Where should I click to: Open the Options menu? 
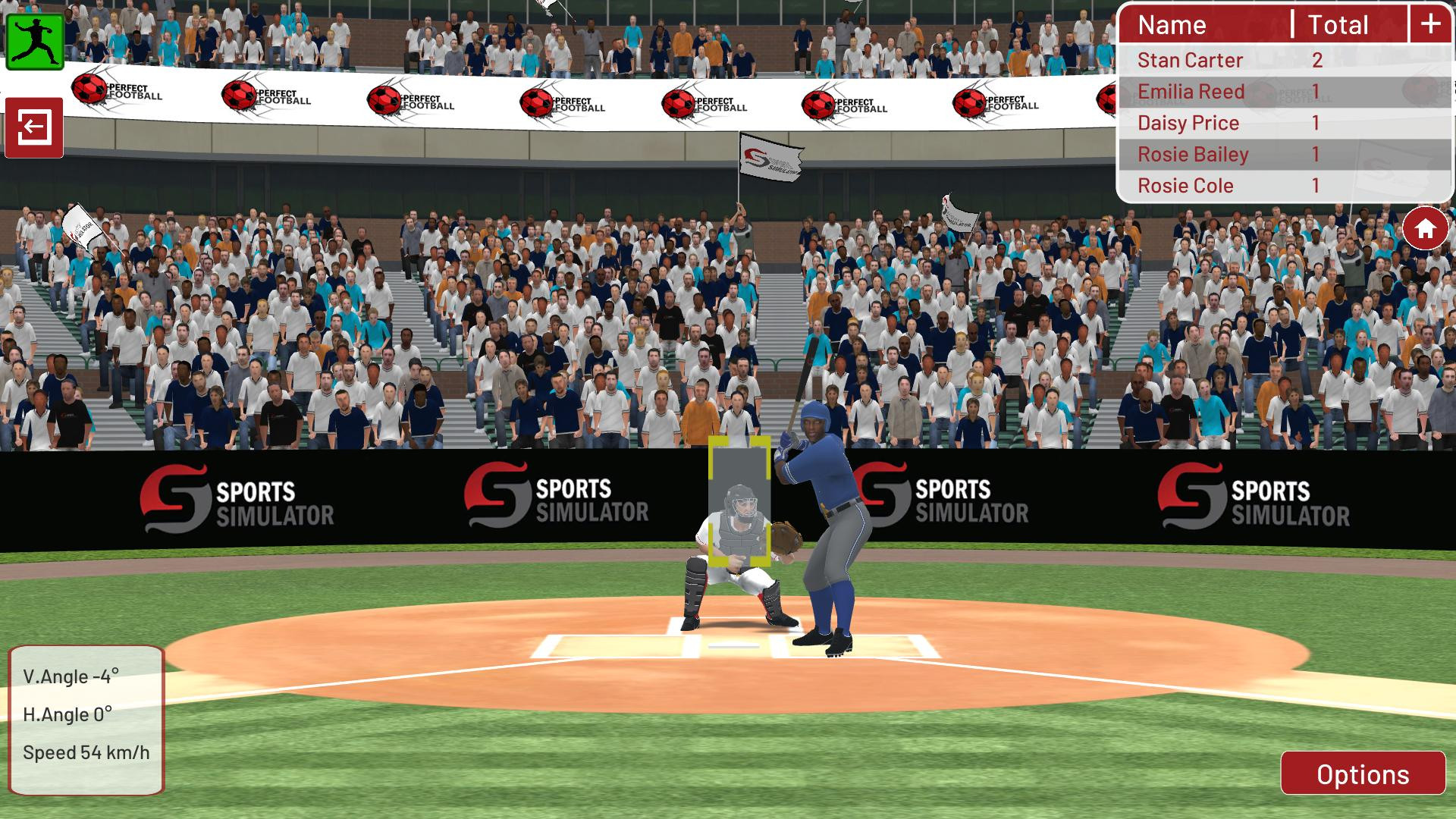(x=1363, y=774)
